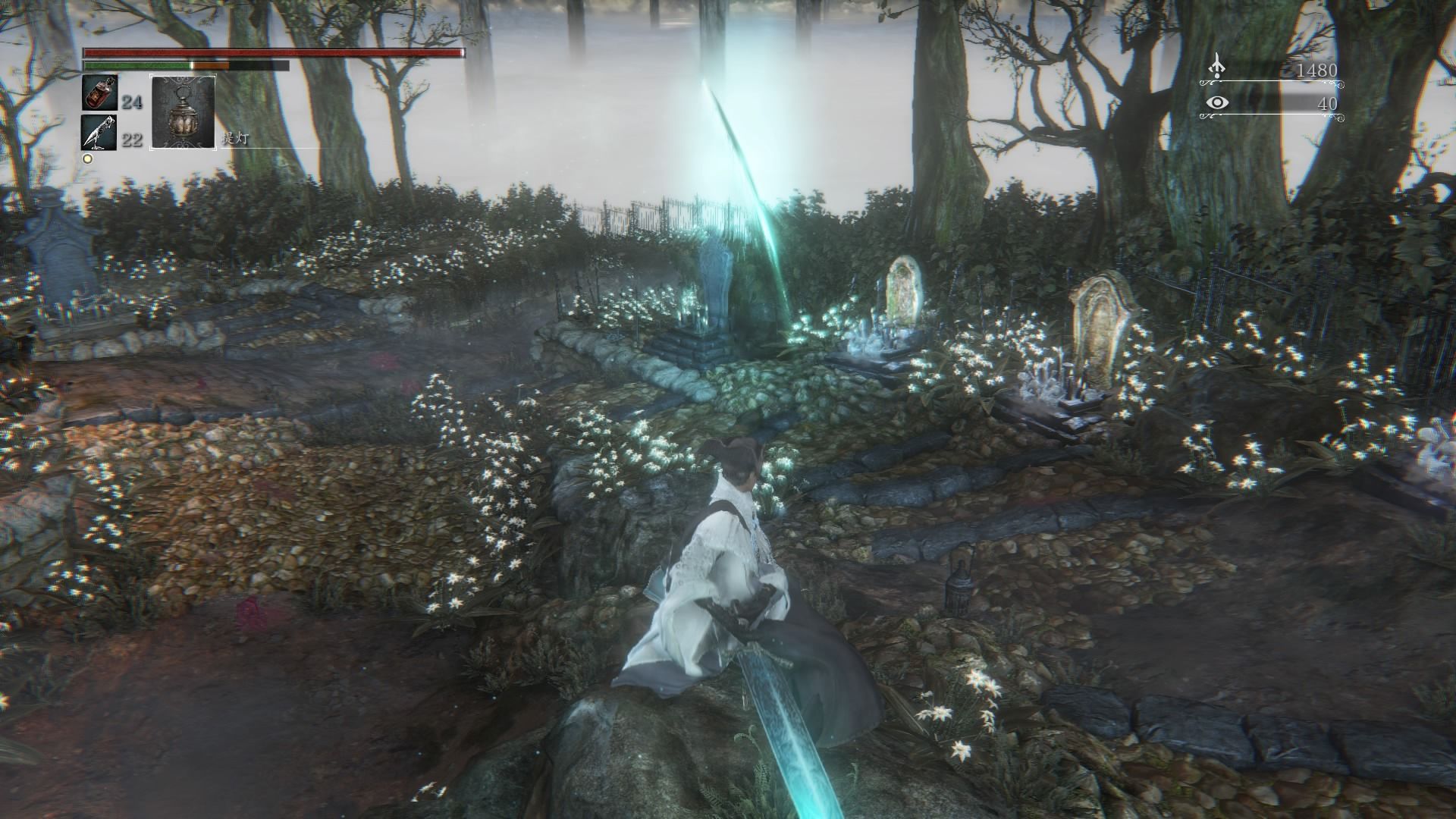Select the blood vial item slot
Viewport: 1456px width, 819px height.
pyautogui.click(x=99, y=95)
